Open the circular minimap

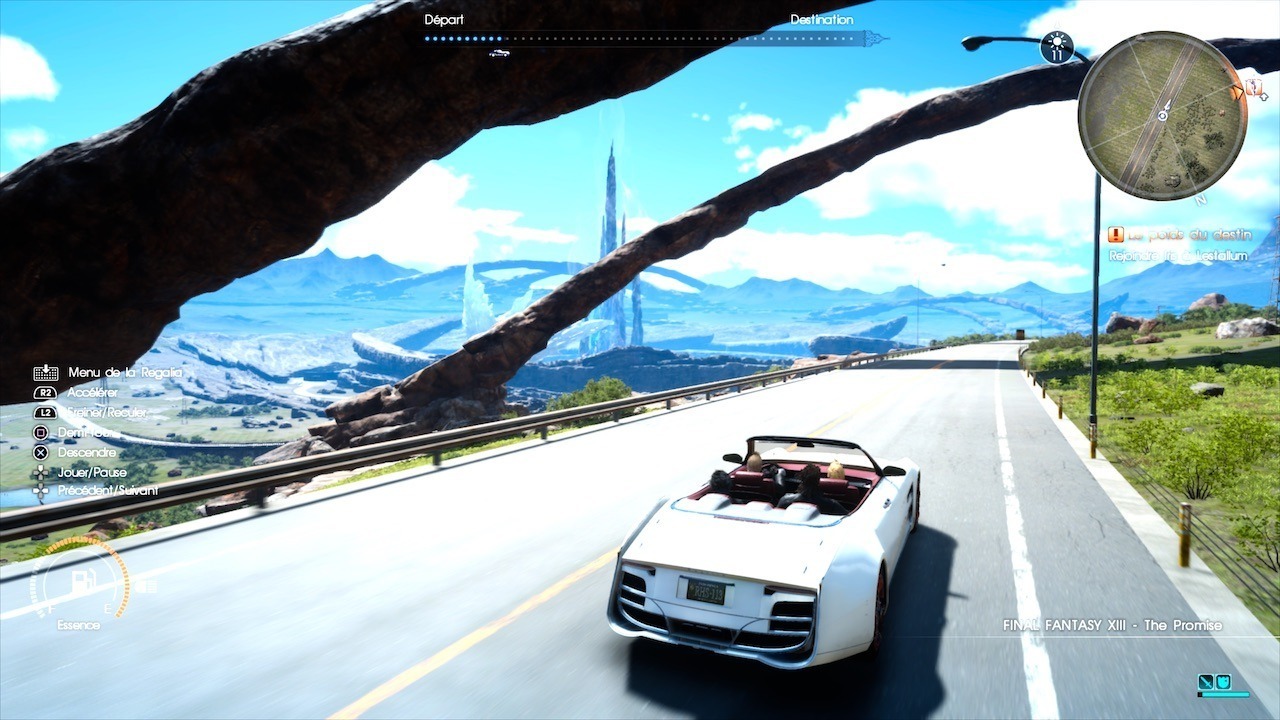click(x=1162, y=116)
